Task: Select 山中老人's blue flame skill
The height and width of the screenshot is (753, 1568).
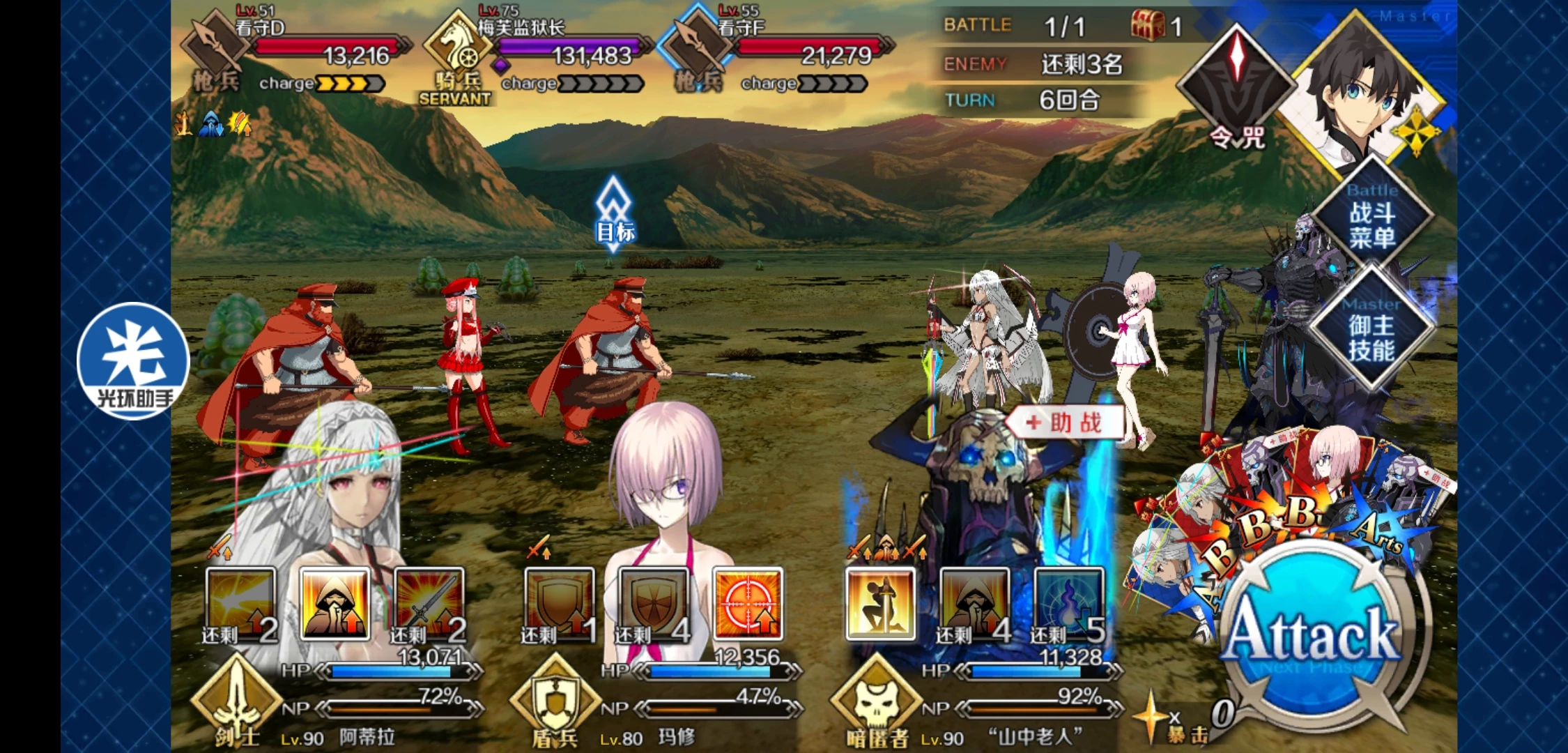Action: point(1068,604)
